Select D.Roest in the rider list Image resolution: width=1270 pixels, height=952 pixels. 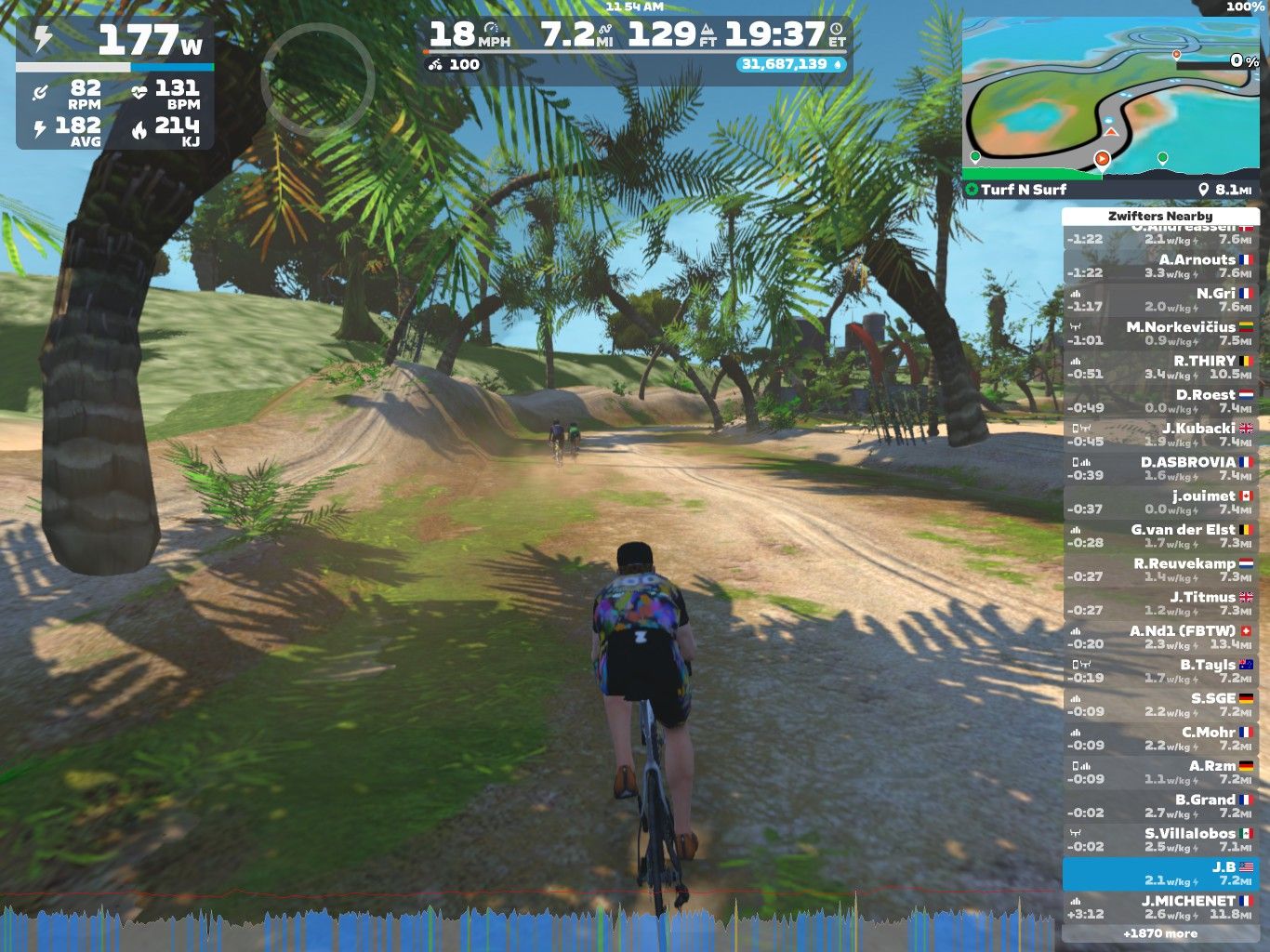[x=1160, y=401]
